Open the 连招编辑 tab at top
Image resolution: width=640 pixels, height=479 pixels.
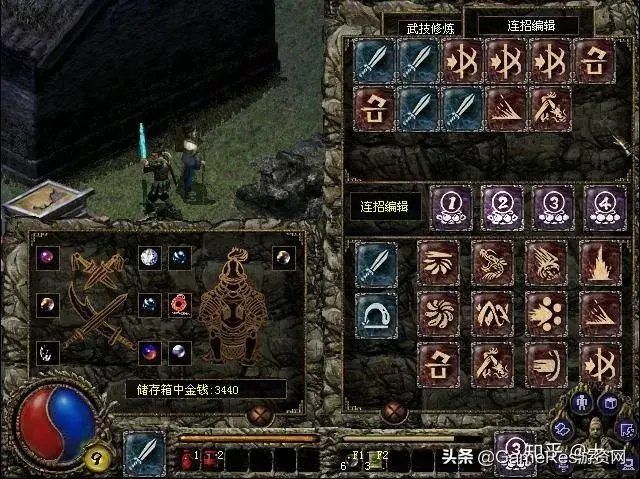point(529,26)
